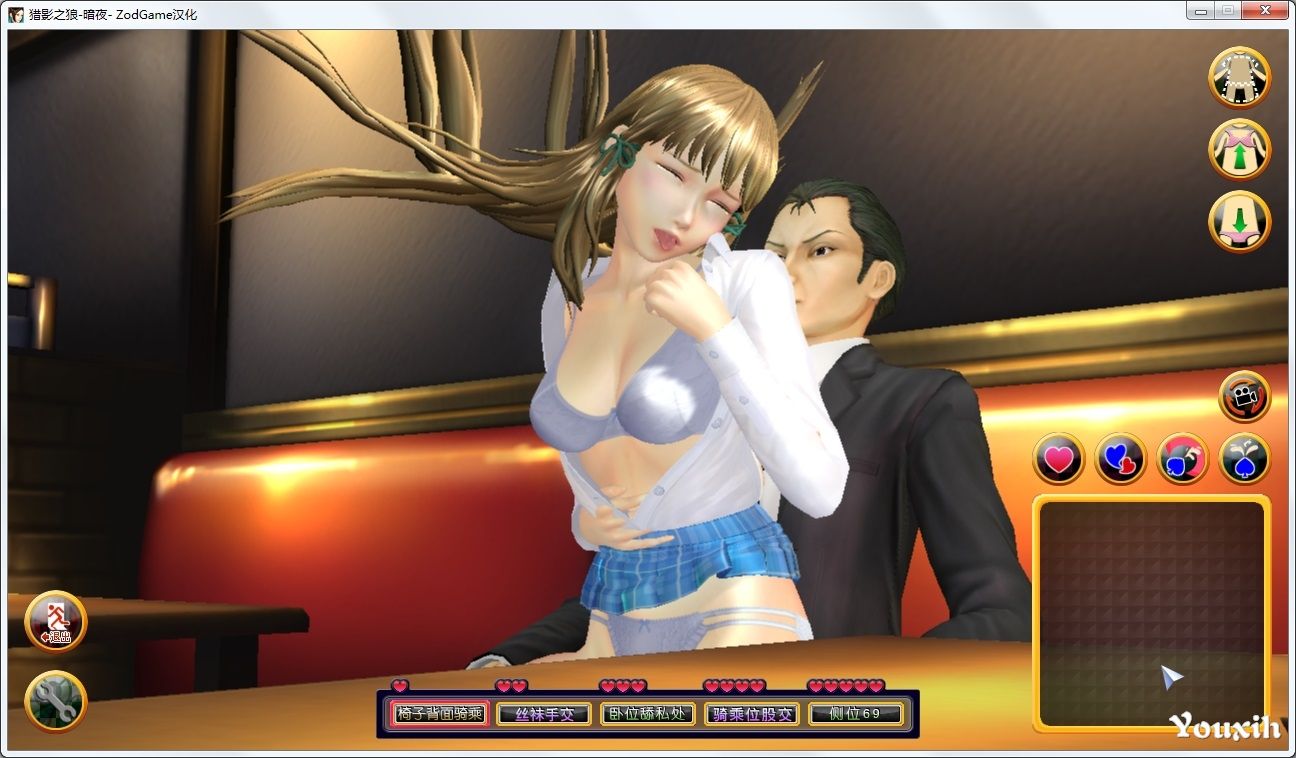Select the blue heart icon
The height and width of the screenshot is (758, 1296).
[1120, 459]
